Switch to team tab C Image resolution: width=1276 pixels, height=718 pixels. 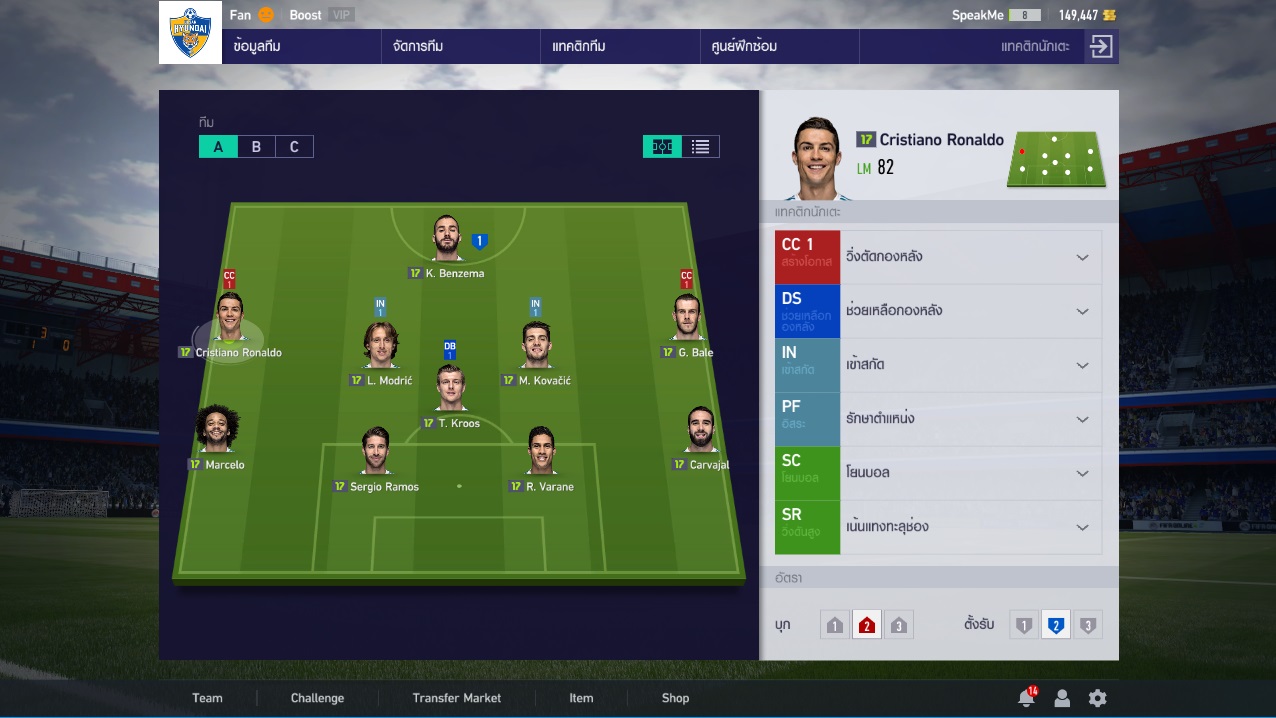(294, 147)
